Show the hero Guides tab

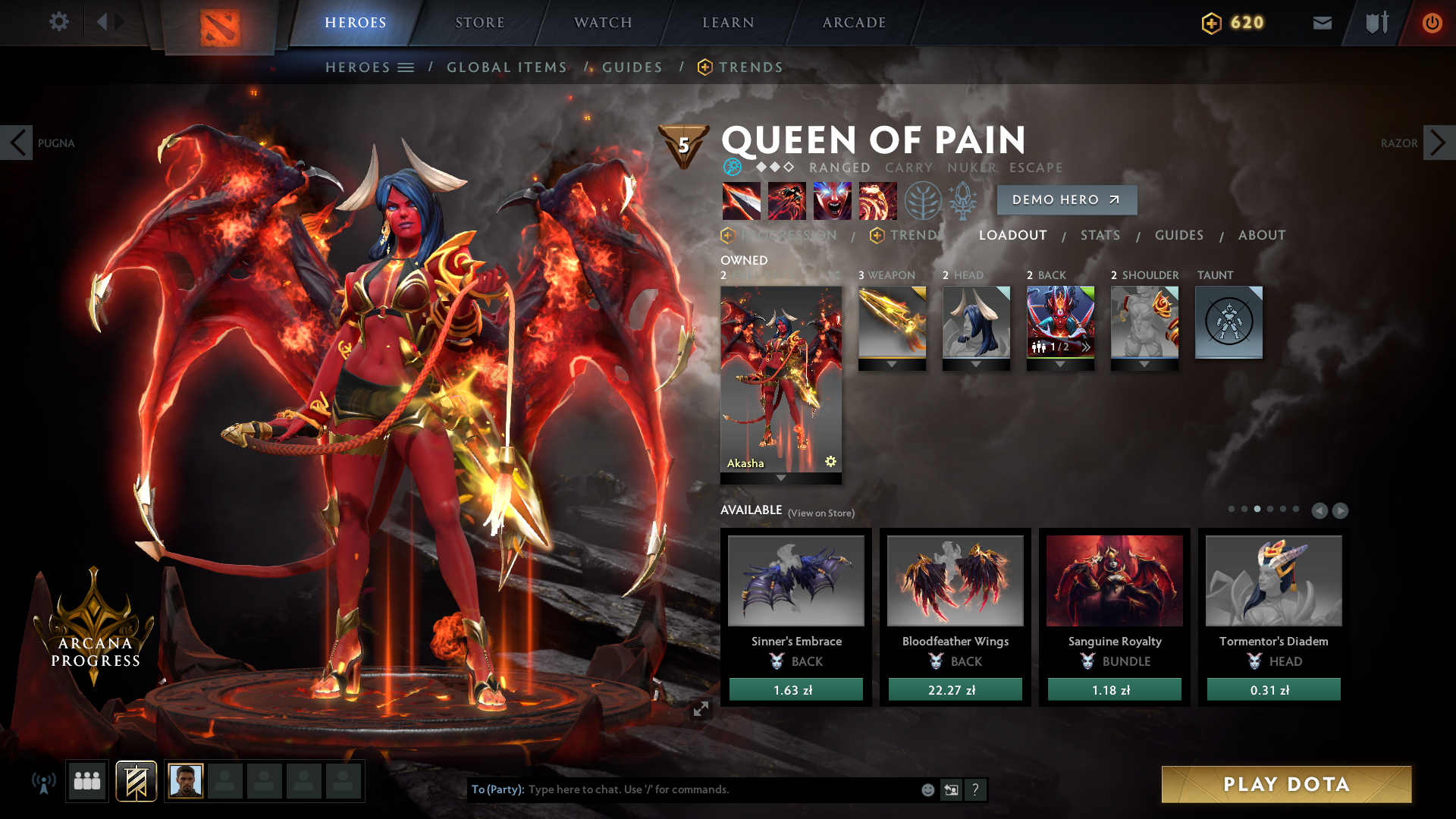1178,235
